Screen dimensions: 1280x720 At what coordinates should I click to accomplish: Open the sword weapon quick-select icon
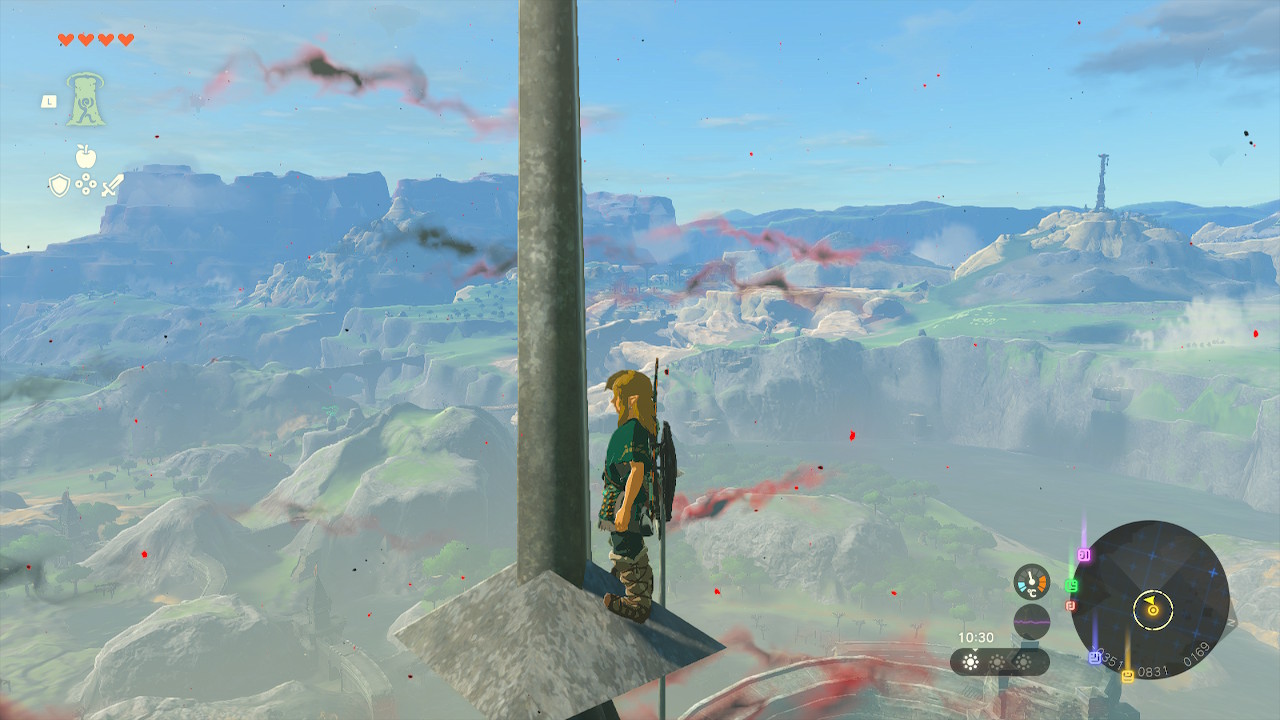coord(112,185)
